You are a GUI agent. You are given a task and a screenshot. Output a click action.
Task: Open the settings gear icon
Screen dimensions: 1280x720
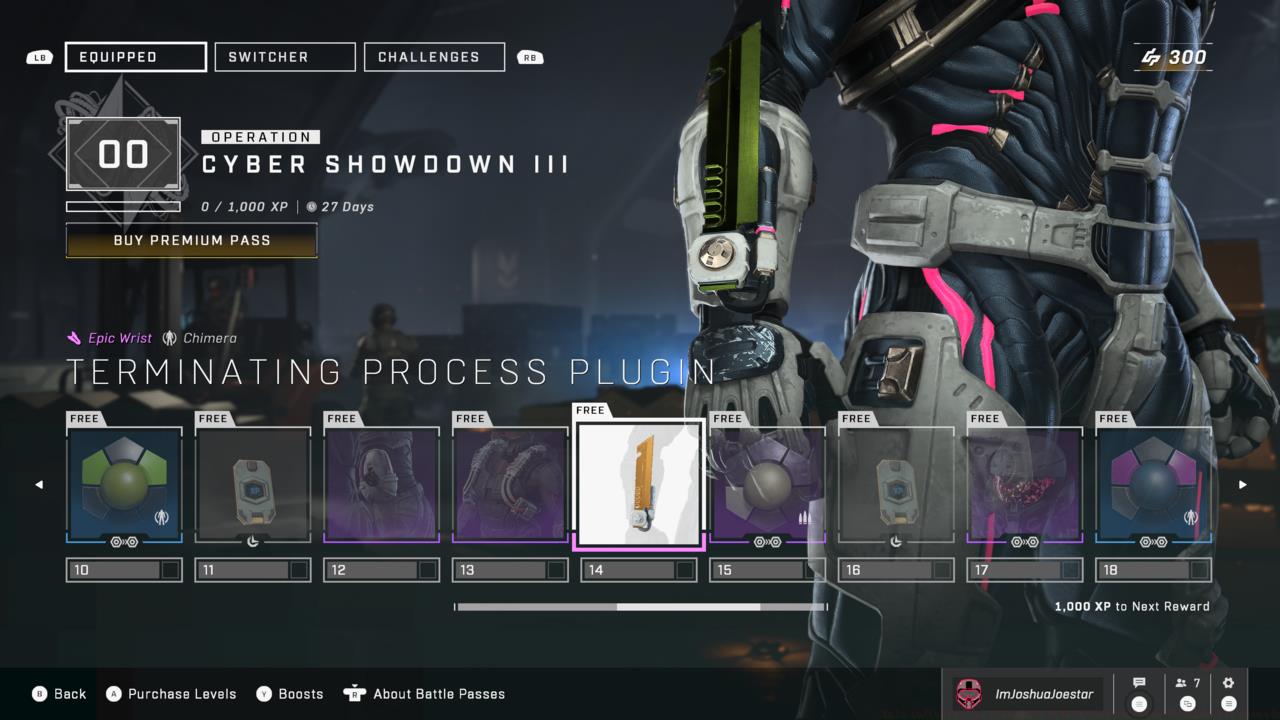coord(1228,693)
